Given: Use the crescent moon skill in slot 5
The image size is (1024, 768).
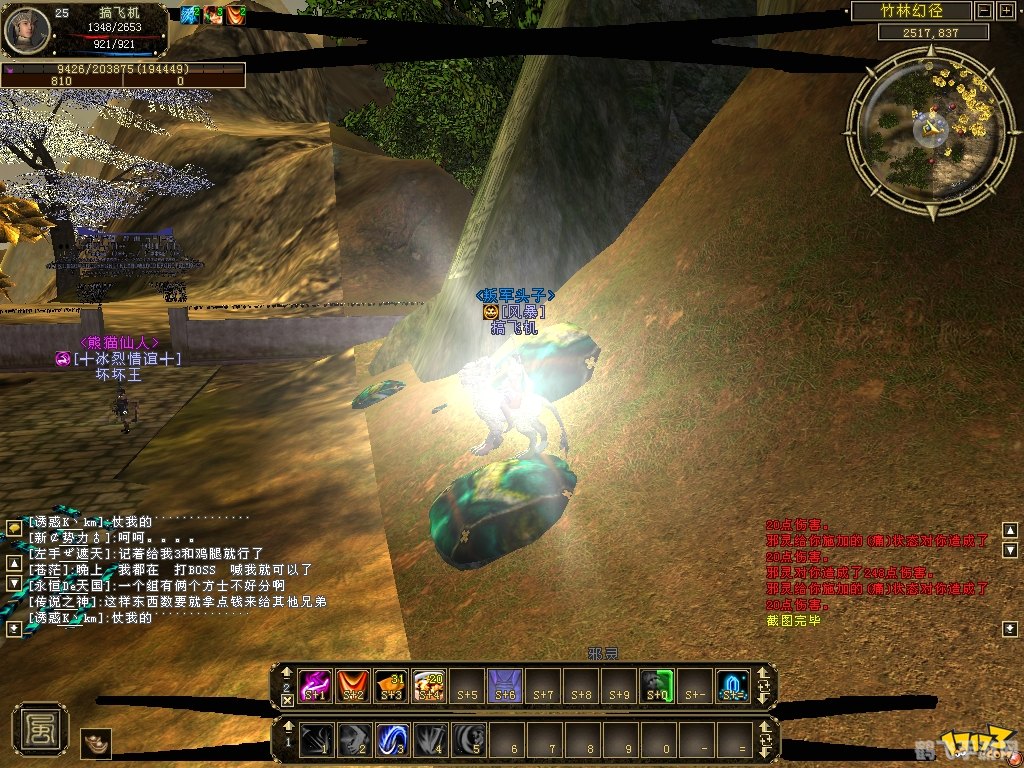Looking at the screenshot, I should [x=469, y=740].
